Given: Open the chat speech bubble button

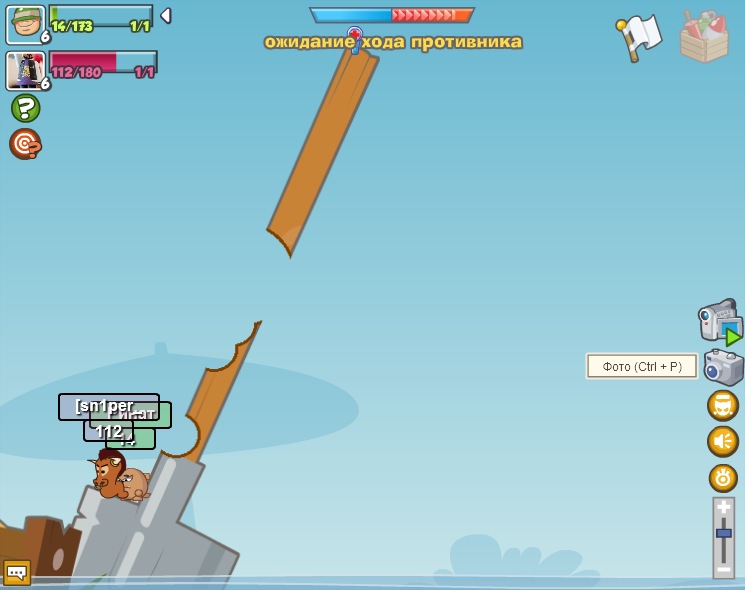Looking at the screenshot, I should click(x=17, y=572).
